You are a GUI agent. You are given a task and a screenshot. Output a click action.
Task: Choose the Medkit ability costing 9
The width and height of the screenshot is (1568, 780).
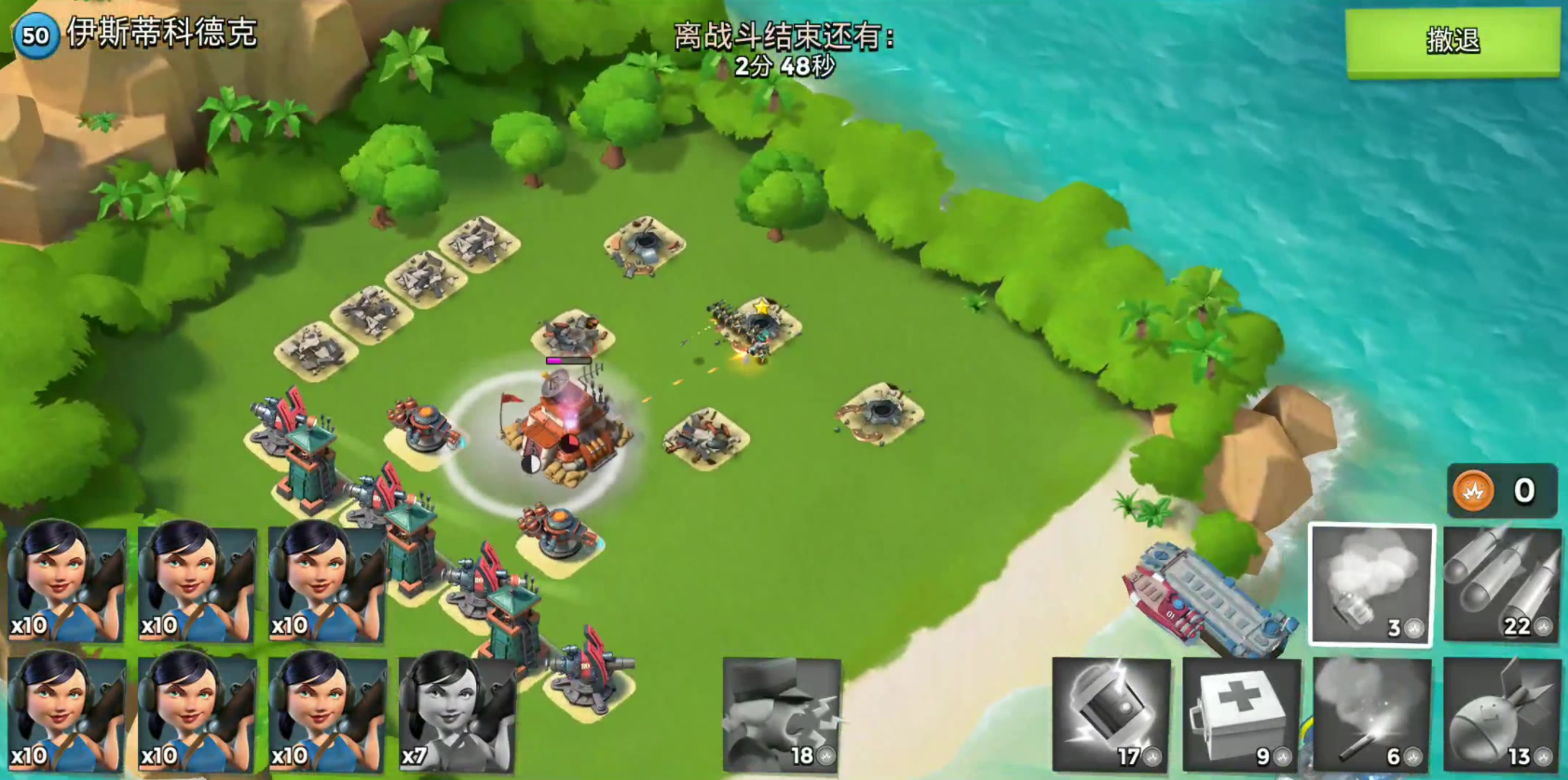(x=1240, y=714)
